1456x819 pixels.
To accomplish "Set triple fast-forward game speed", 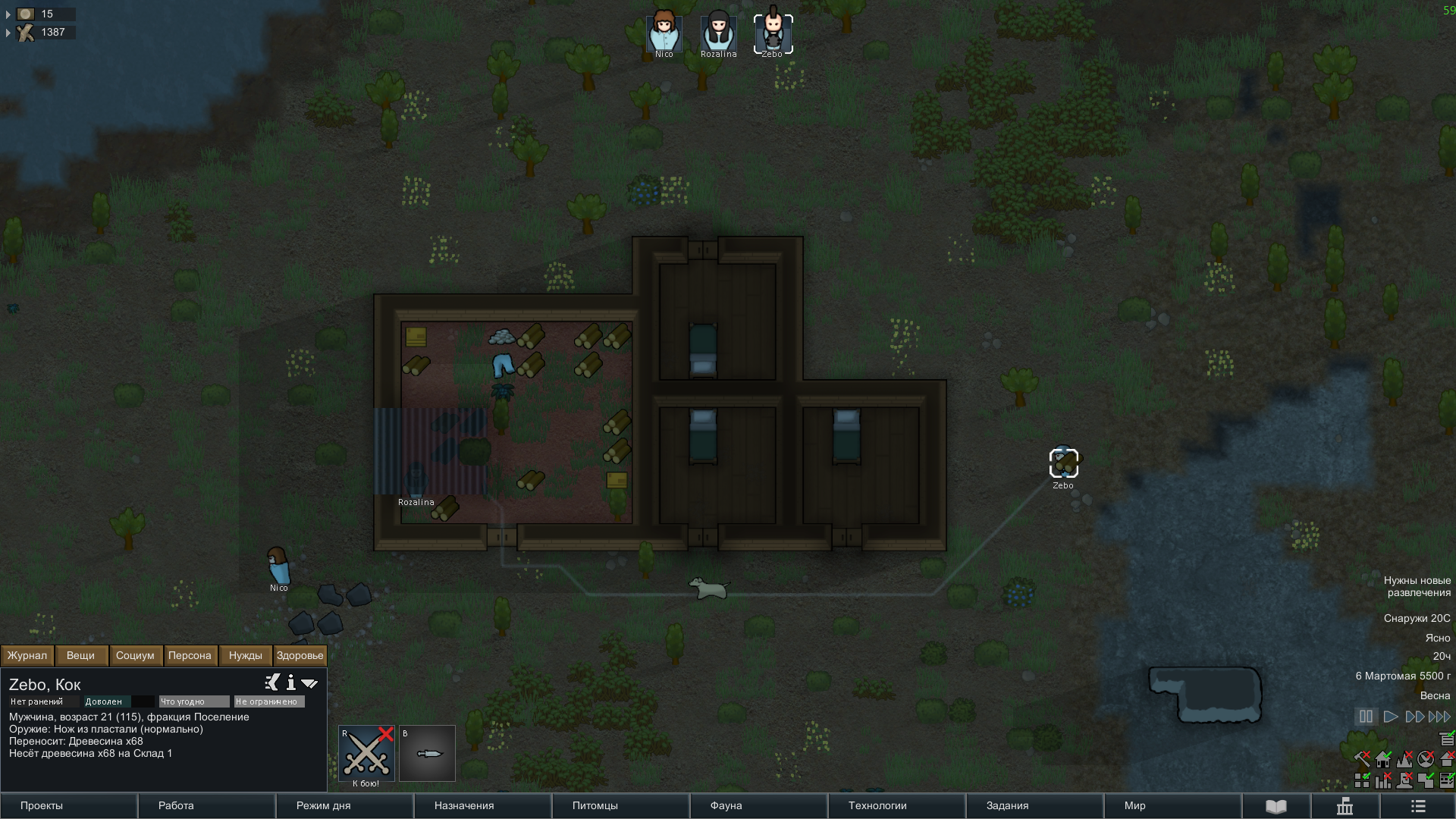I will 1439,717.
